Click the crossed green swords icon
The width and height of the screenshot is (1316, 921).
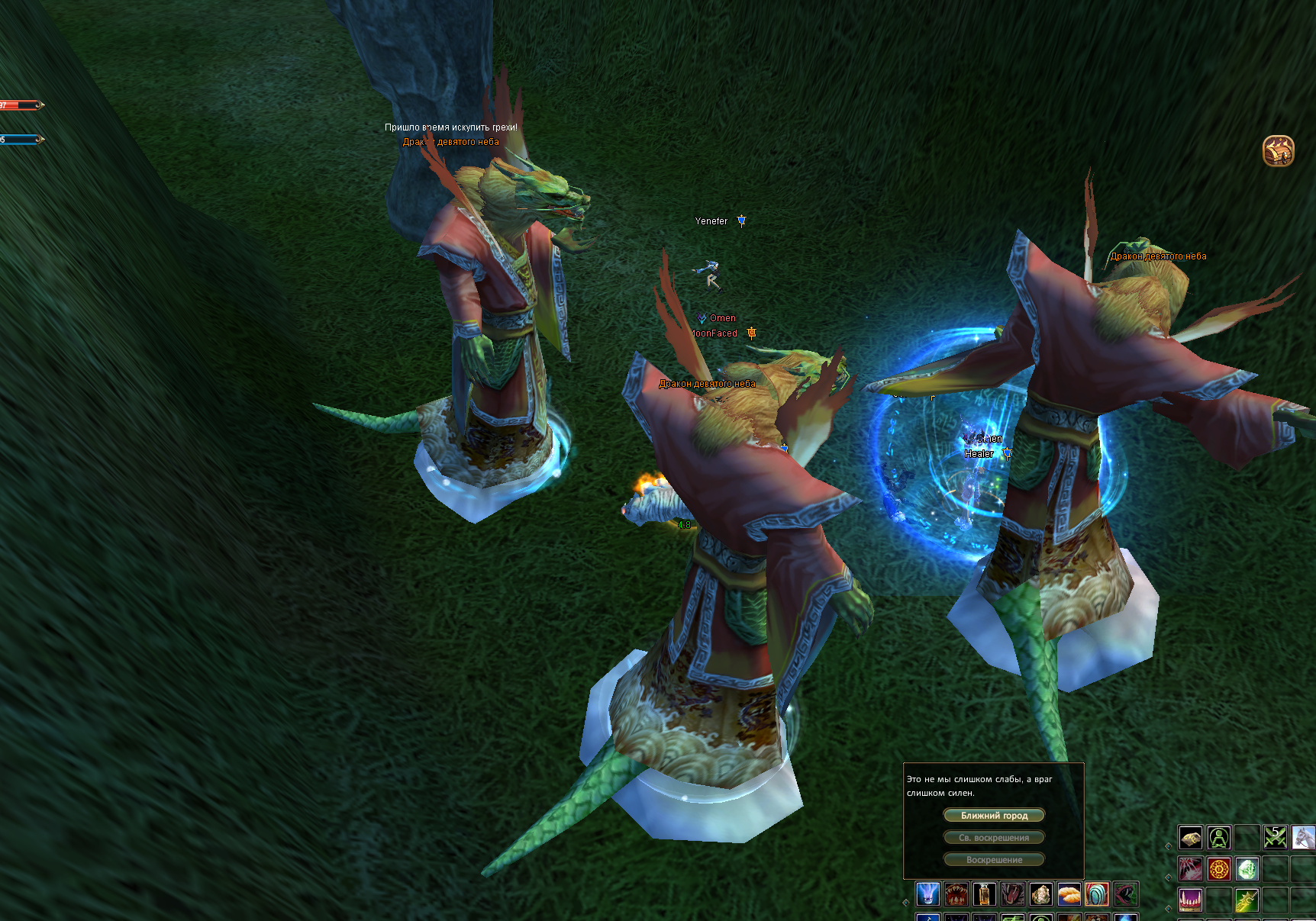pyautogui.click(x=1276, y=839)
